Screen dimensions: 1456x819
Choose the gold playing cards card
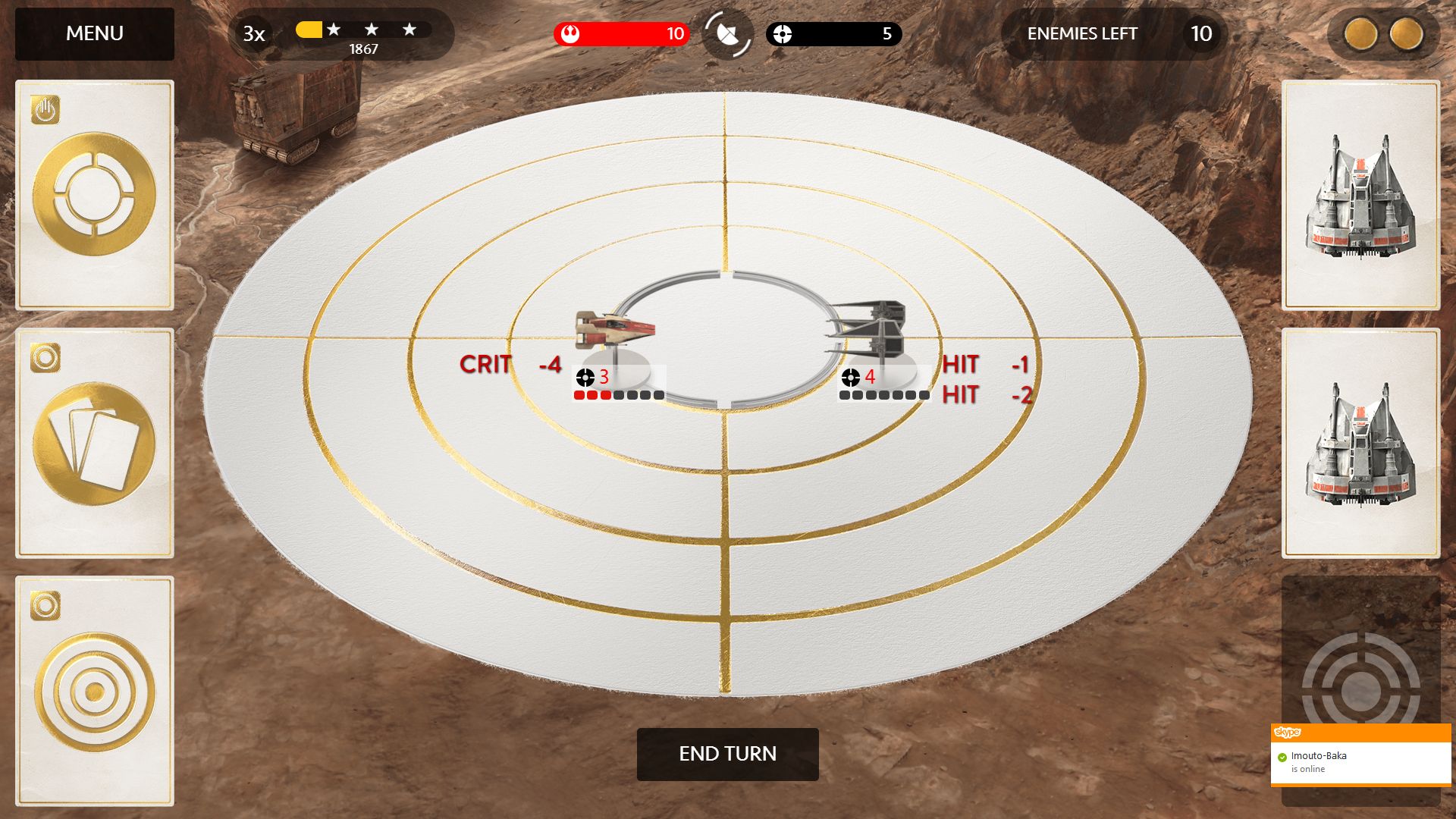pos(95,444)
